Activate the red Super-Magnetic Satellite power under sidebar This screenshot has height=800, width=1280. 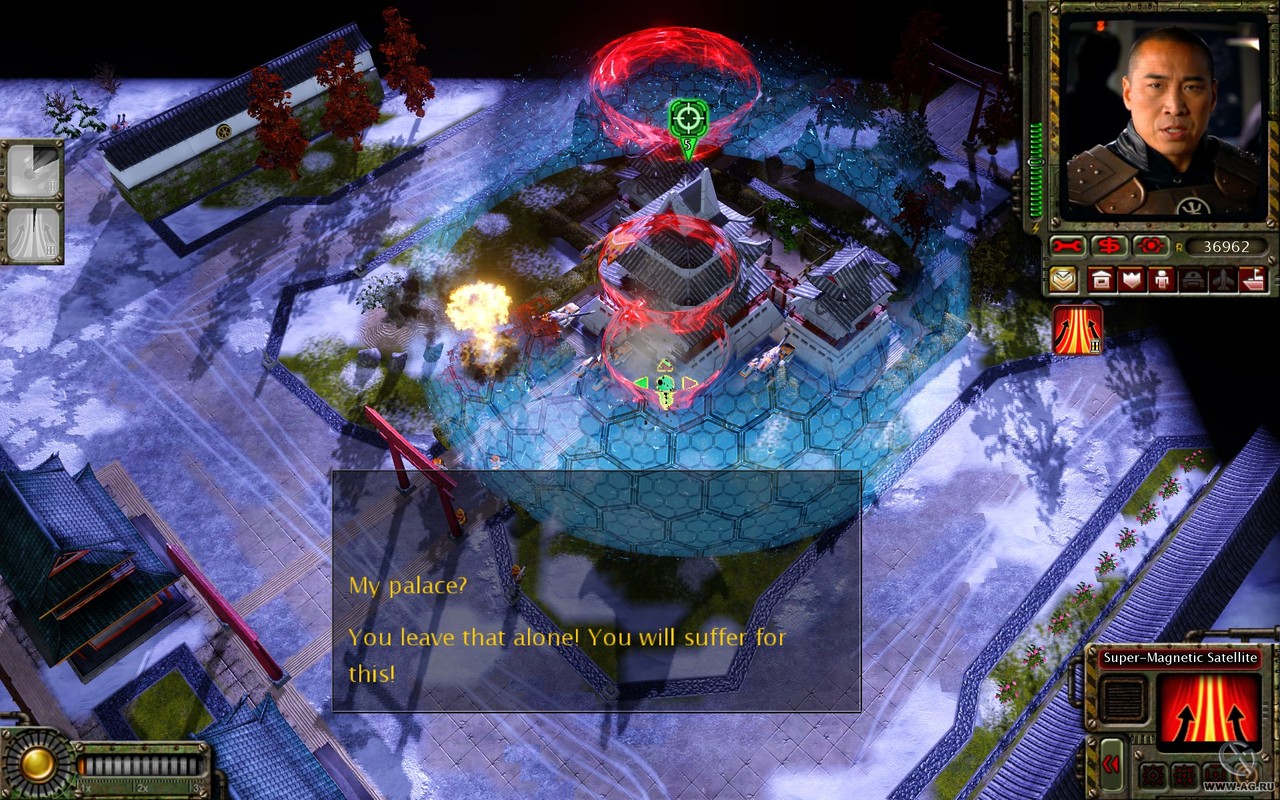1078,330
